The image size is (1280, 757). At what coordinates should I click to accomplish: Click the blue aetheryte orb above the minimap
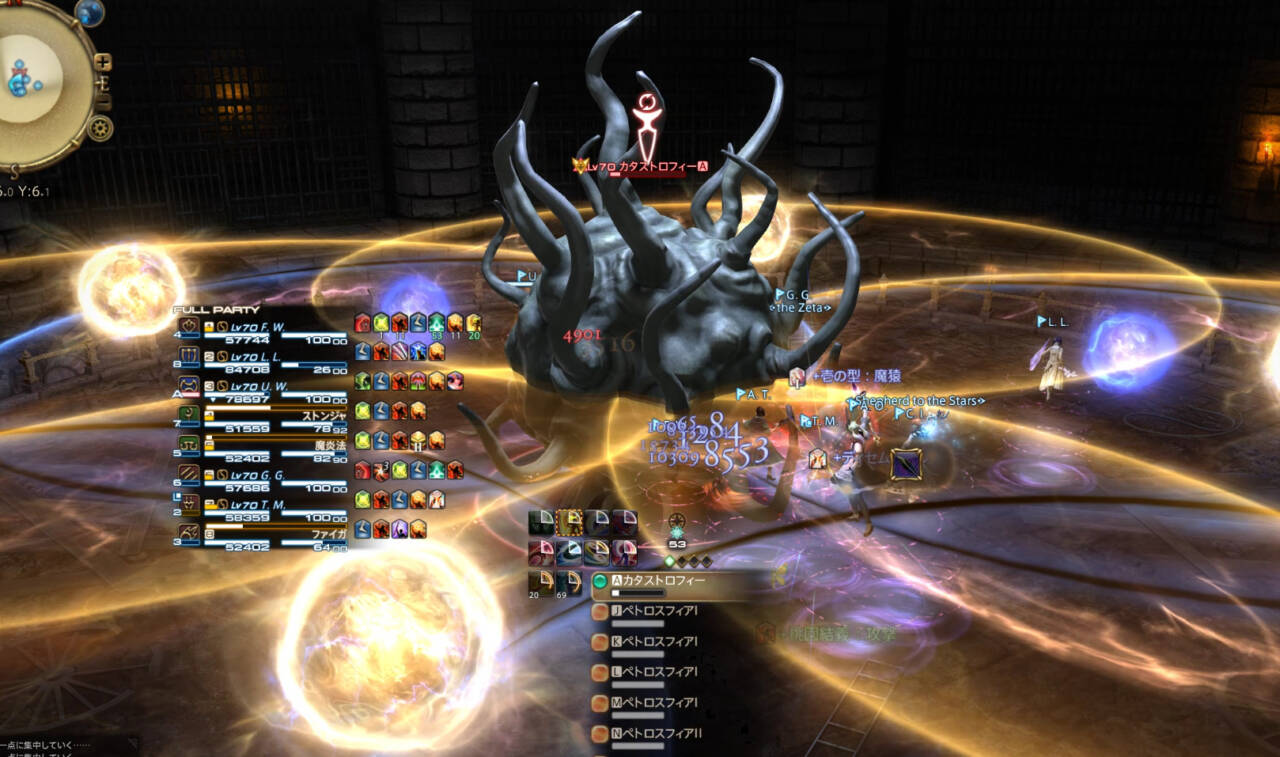(90, 14)
